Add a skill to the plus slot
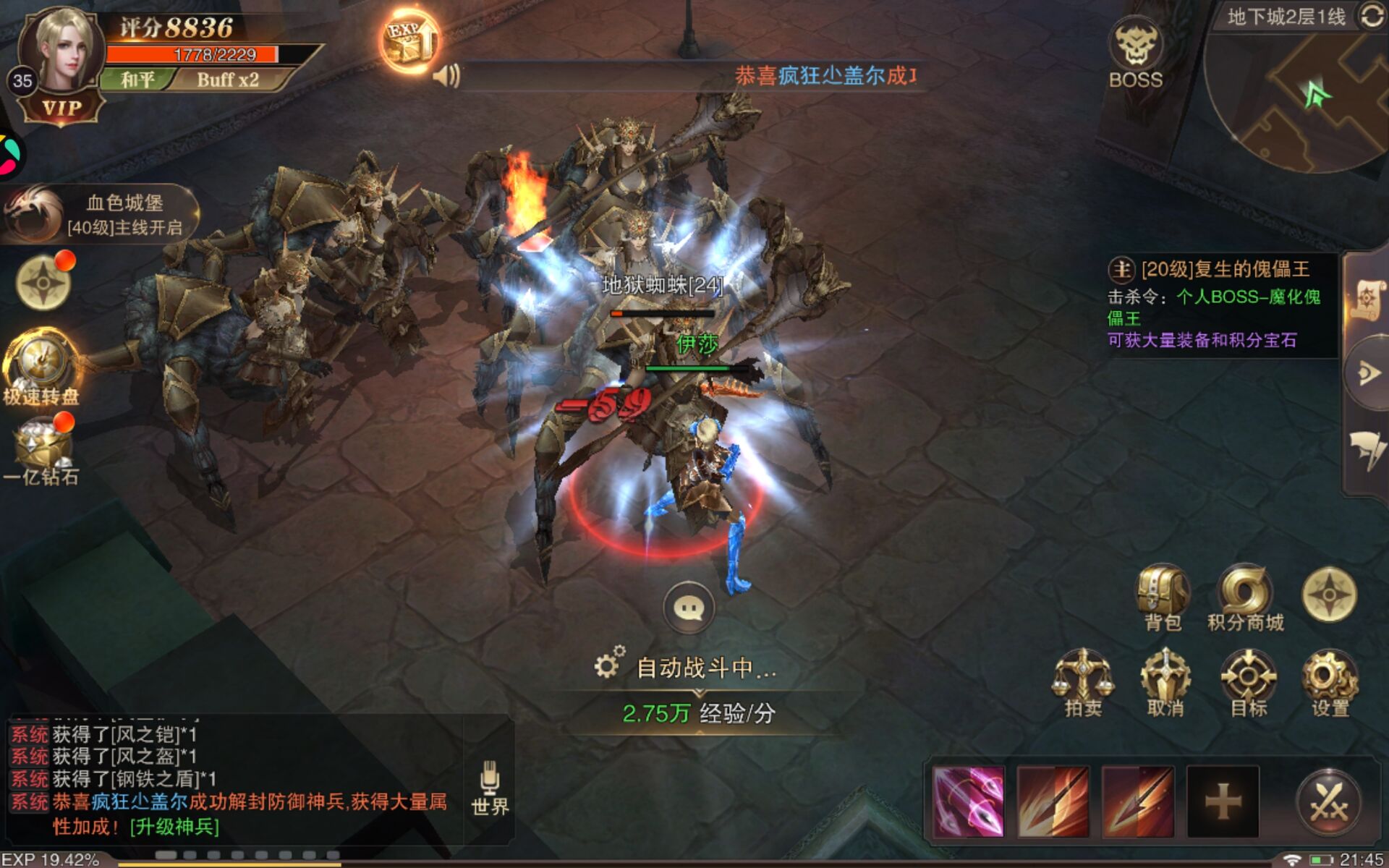 pyautogui.click(x=1223, y=801)
